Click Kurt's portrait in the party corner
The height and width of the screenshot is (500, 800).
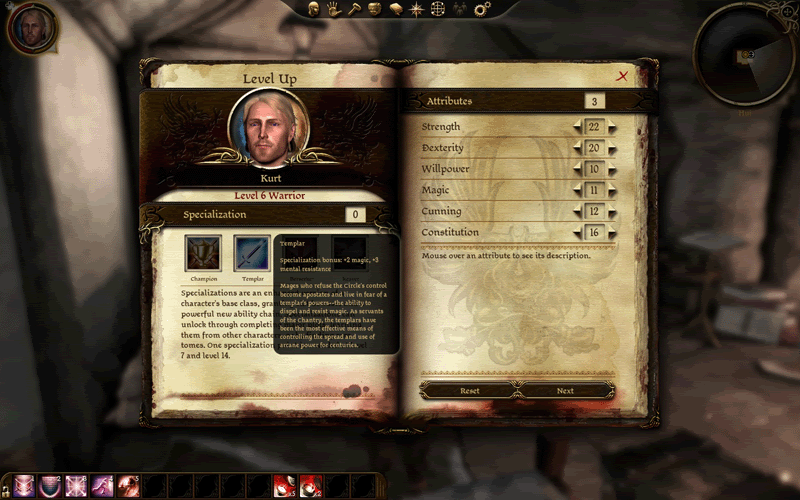click(x=31, y=29)
